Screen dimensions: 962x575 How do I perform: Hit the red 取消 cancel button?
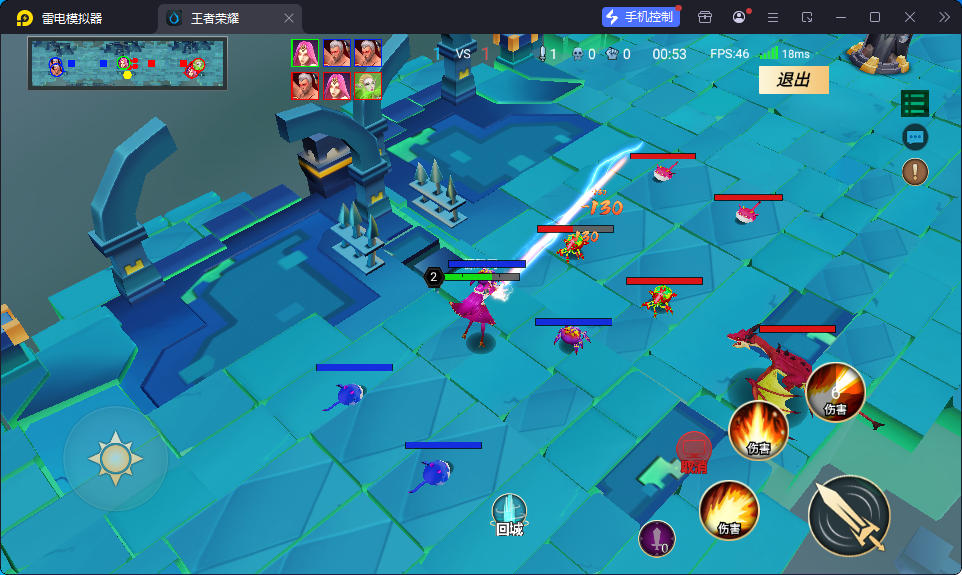(693, 452)
